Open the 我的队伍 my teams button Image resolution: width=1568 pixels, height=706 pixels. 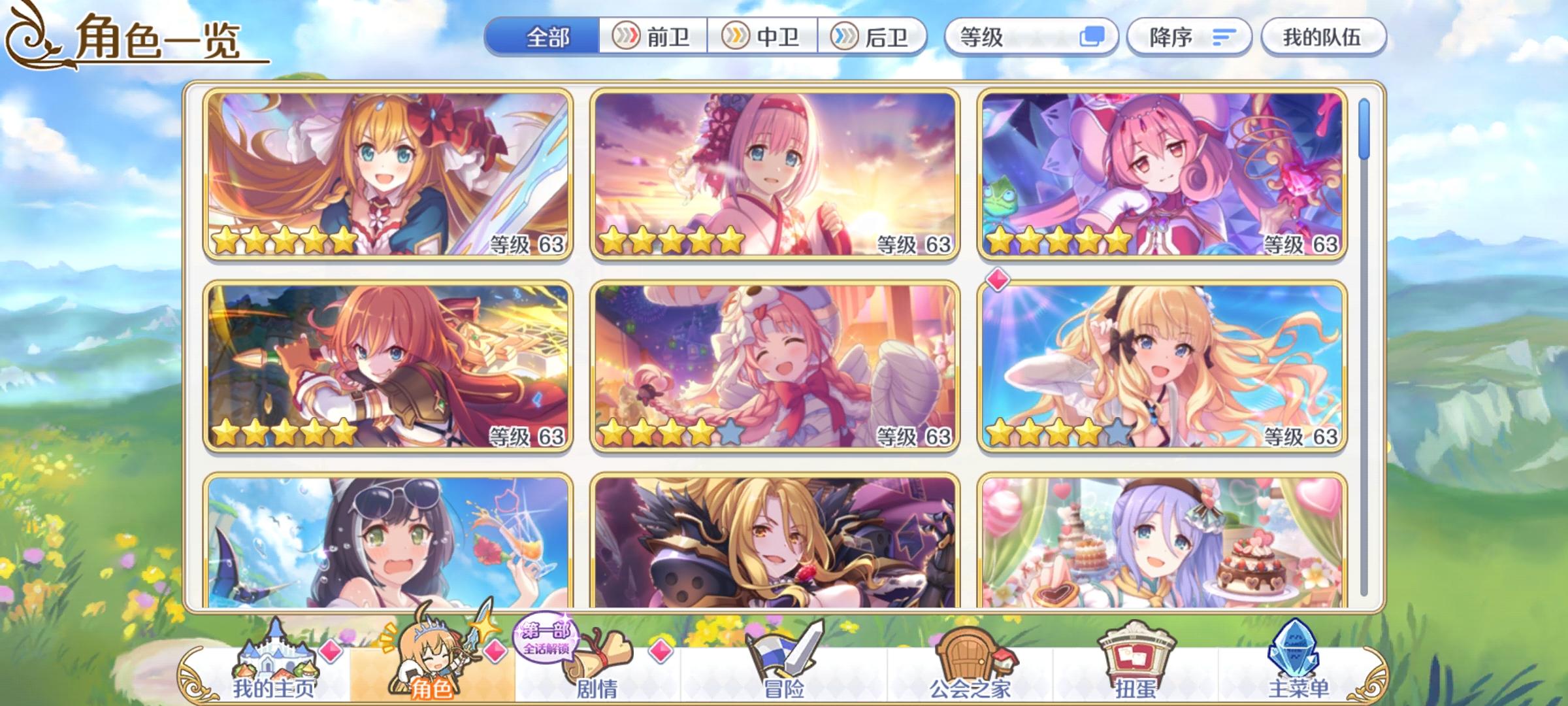(1326, 37)
